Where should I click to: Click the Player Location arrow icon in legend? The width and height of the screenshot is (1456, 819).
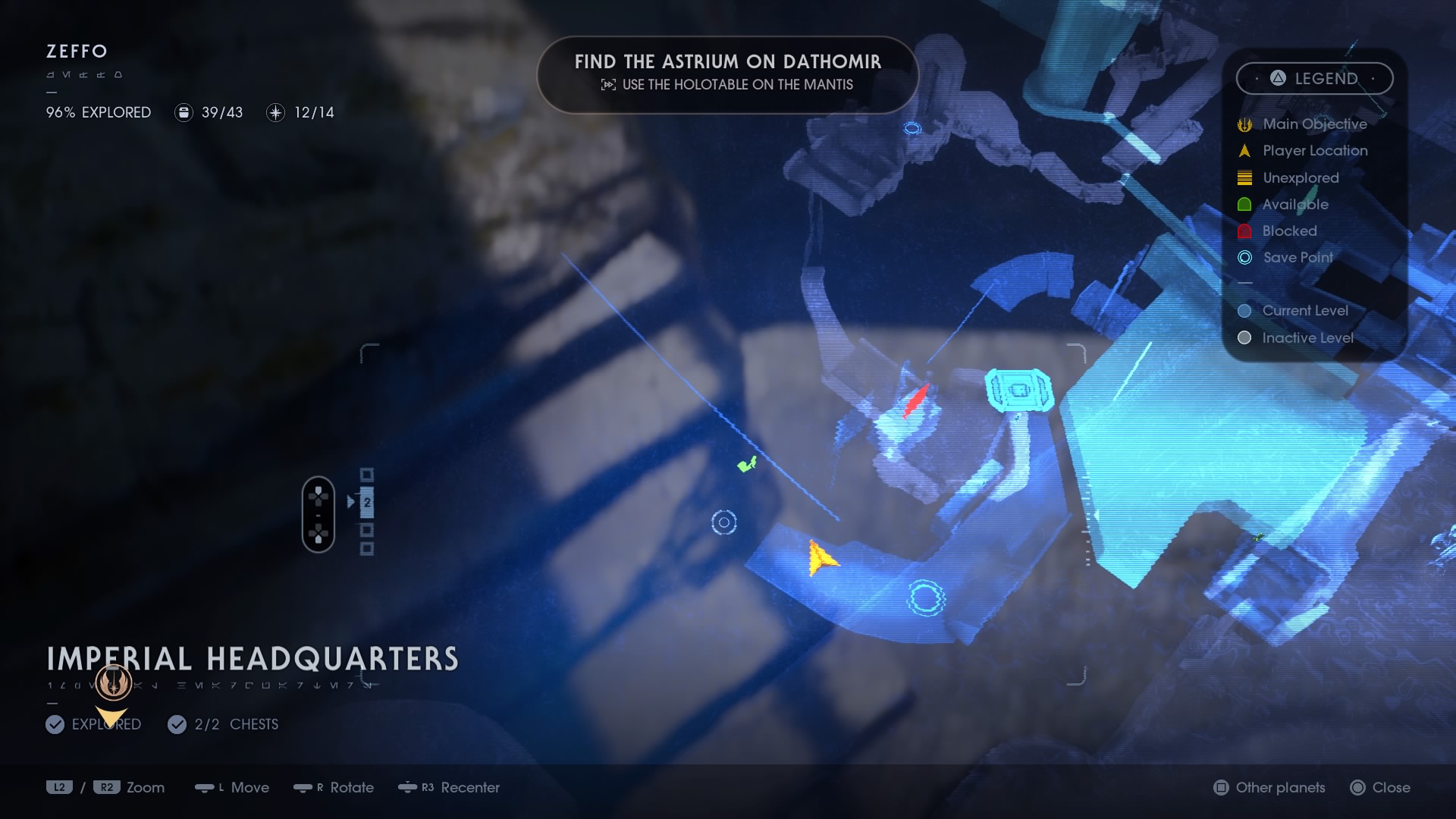pos(1244,150)
